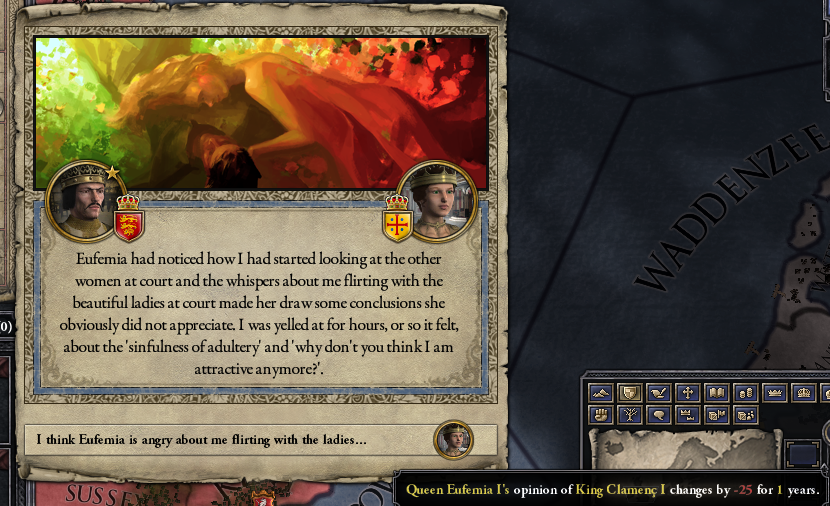Activate the quill-and-hand diplomatic map mode
This screenshot has height=506, width=830.
click(658, 392)
